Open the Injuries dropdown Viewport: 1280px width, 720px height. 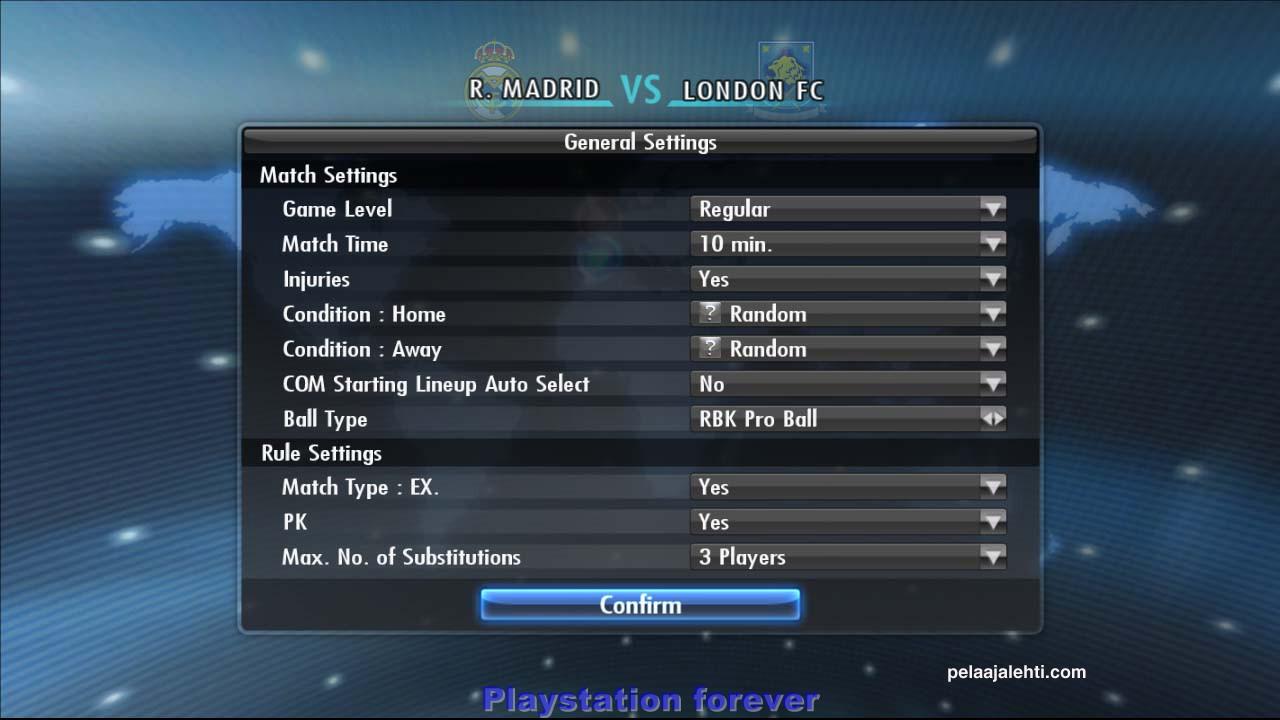click(848, 279)
